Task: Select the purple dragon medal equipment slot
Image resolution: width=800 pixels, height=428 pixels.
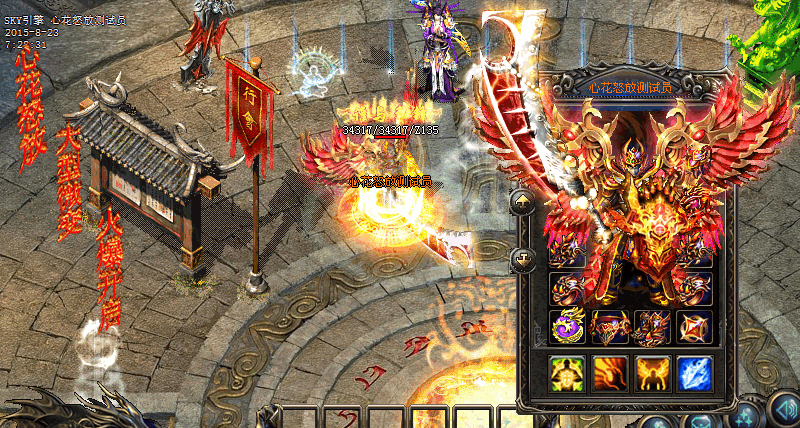Action: (567, 327)
